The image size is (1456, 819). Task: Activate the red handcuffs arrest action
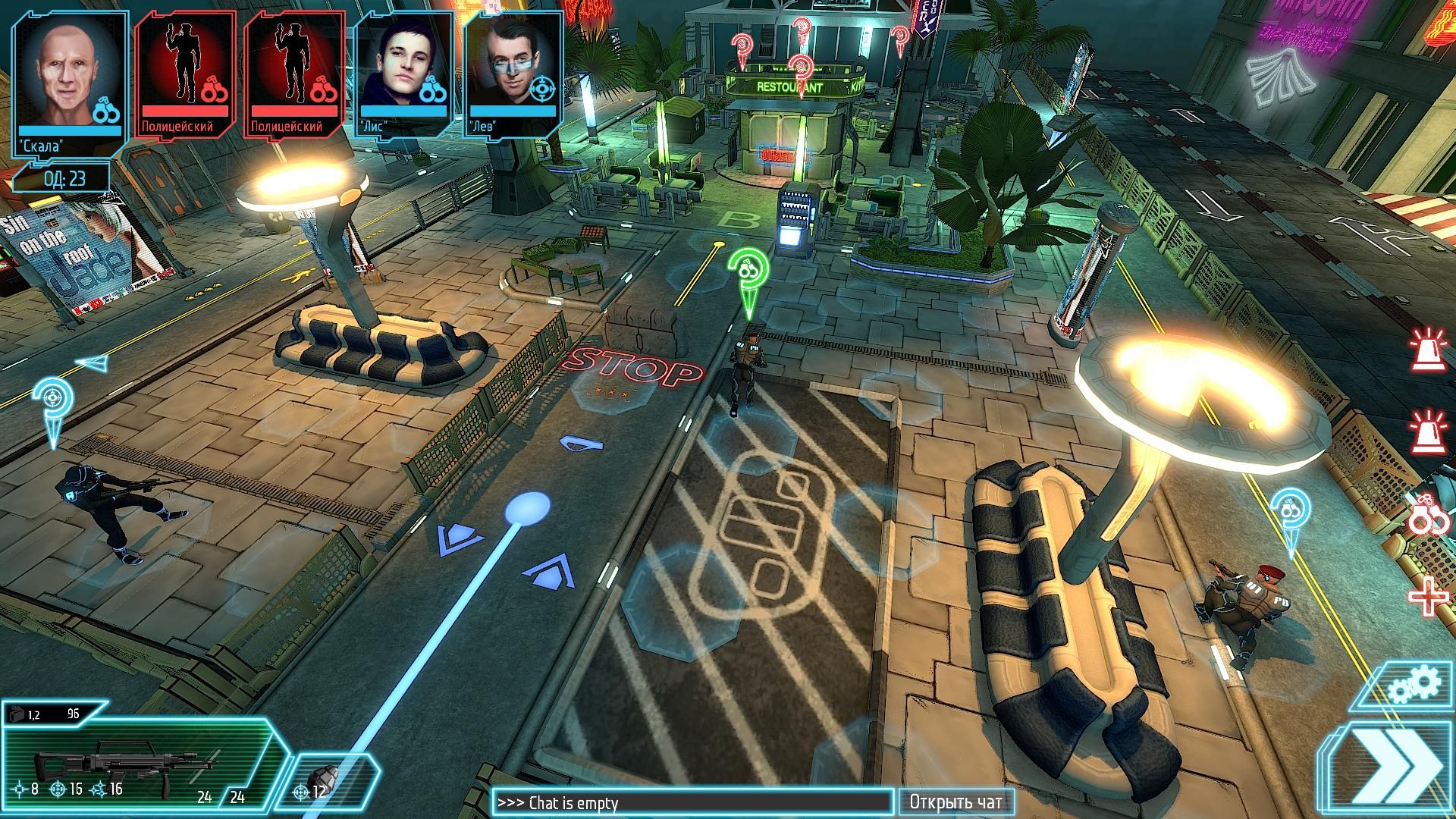pos(1429,518)
